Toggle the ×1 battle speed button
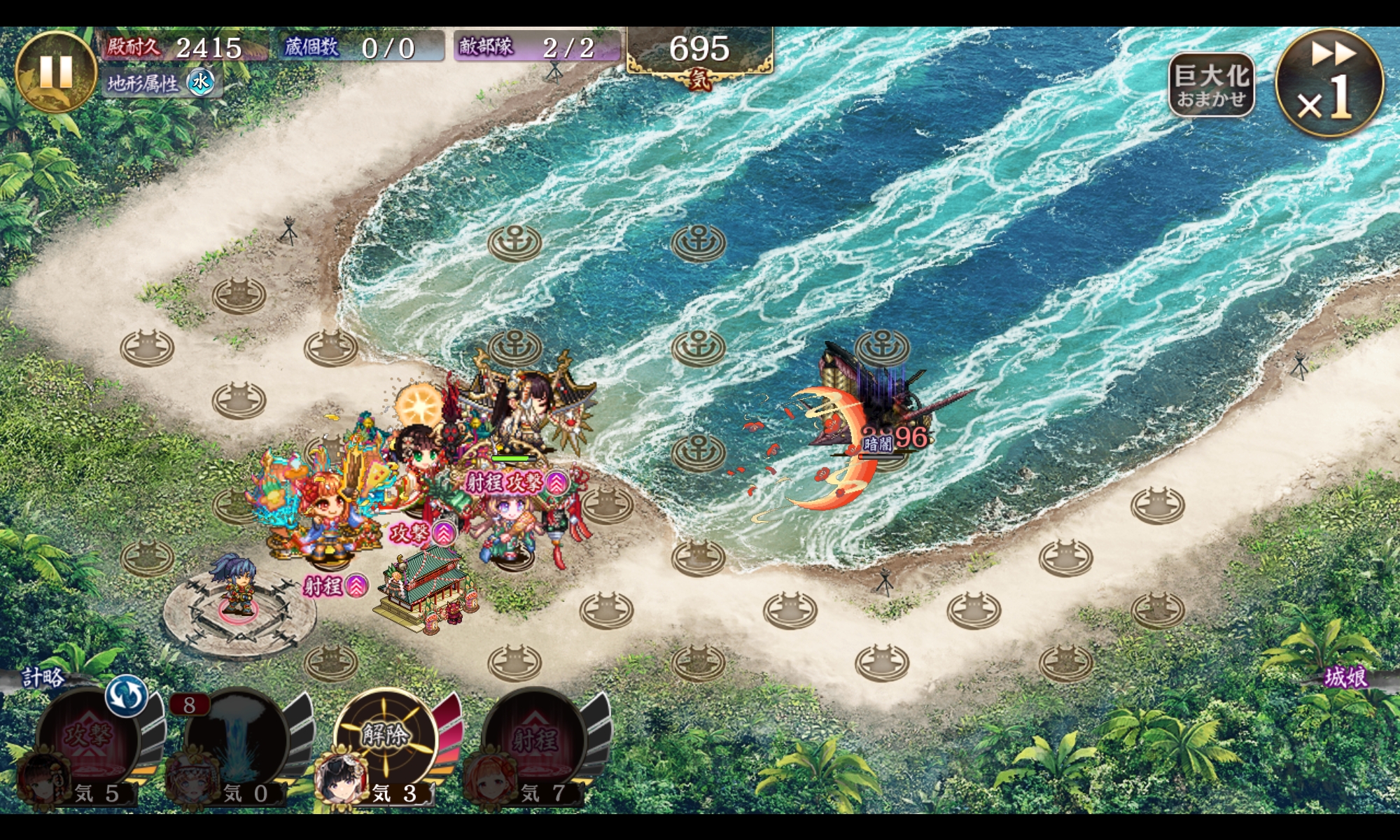Screen dimensions: 1400x840 (x=1329, y=83)
